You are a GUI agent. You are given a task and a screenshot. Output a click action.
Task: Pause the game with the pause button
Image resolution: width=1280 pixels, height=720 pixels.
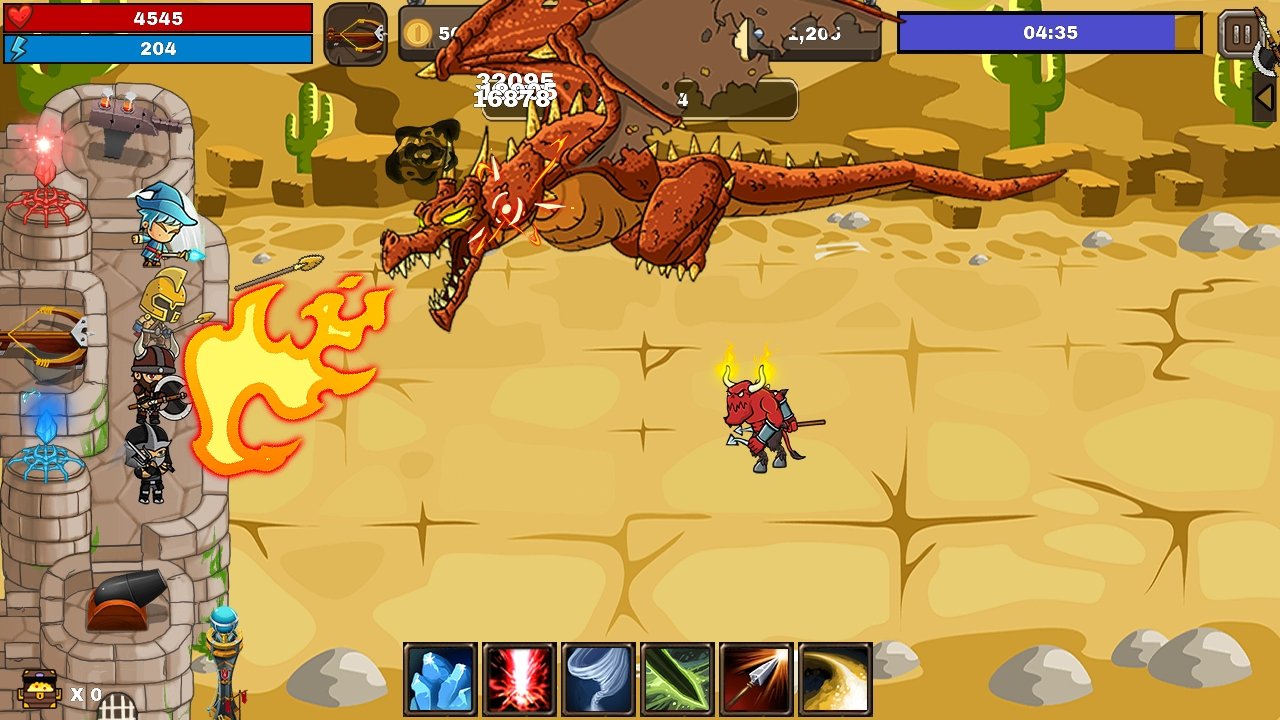(x=1240, y=34)
